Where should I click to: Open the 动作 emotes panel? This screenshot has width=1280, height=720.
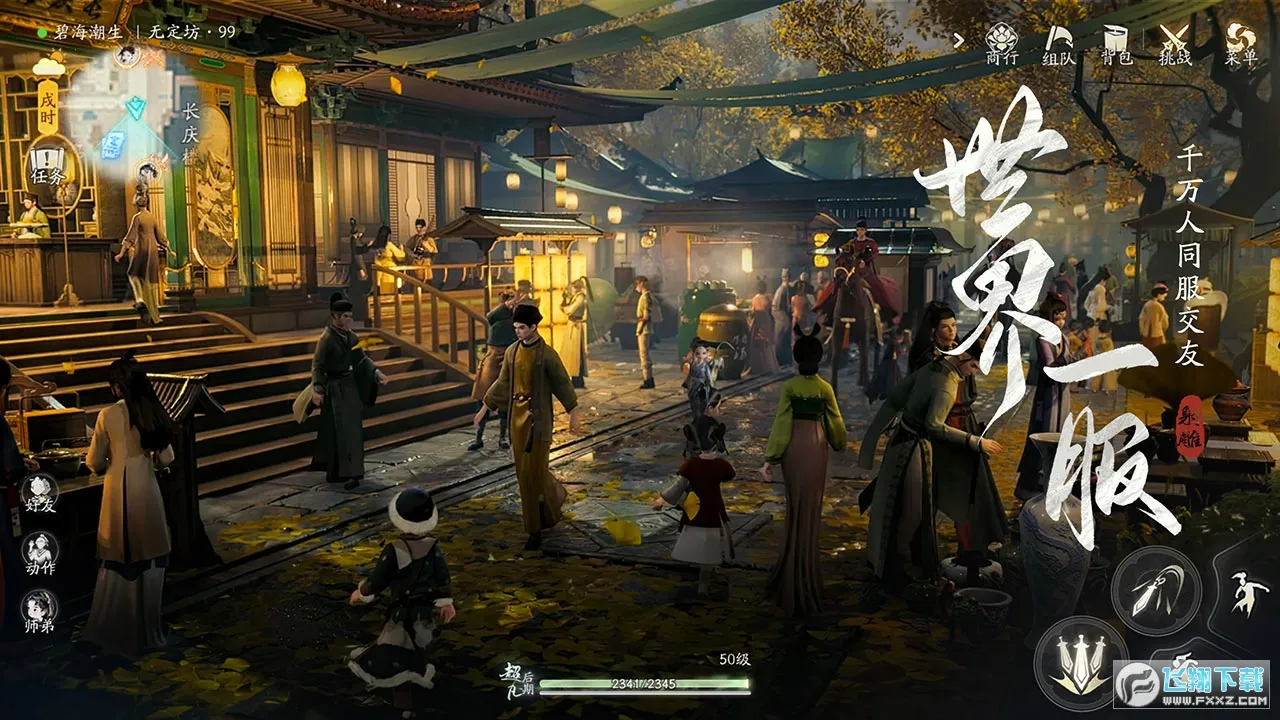(40, 552)
